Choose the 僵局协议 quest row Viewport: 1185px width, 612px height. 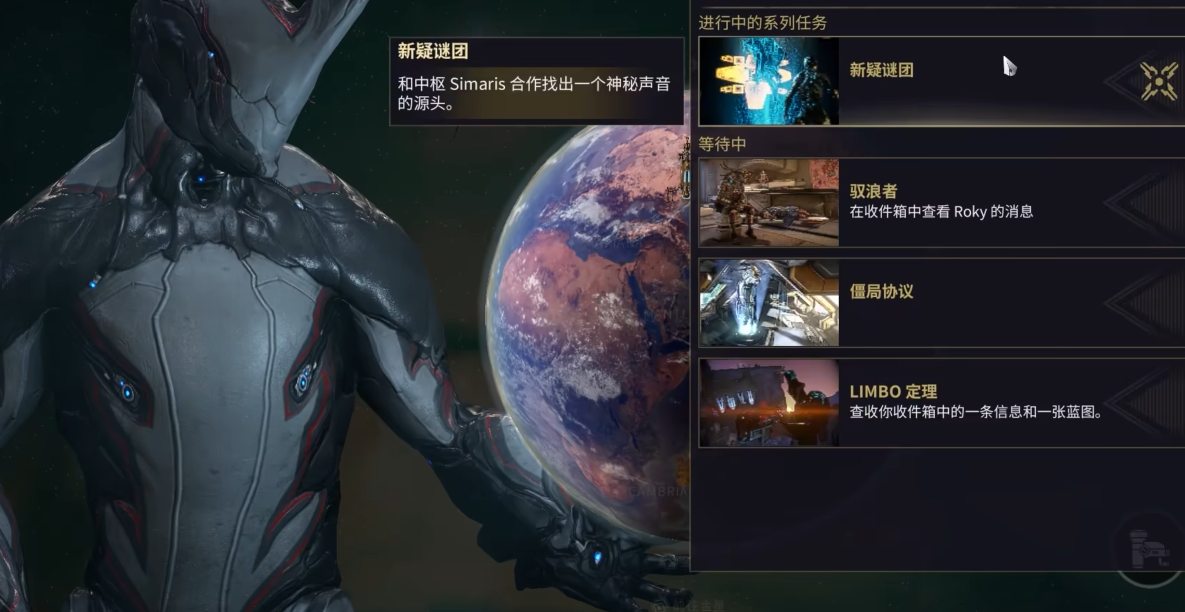tap(940, 302)
